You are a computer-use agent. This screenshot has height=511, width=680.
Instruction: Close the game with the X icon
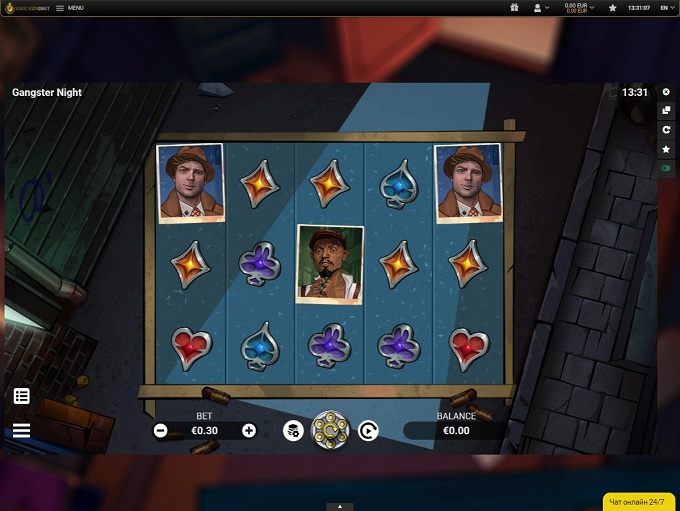(x=666, y=92)
